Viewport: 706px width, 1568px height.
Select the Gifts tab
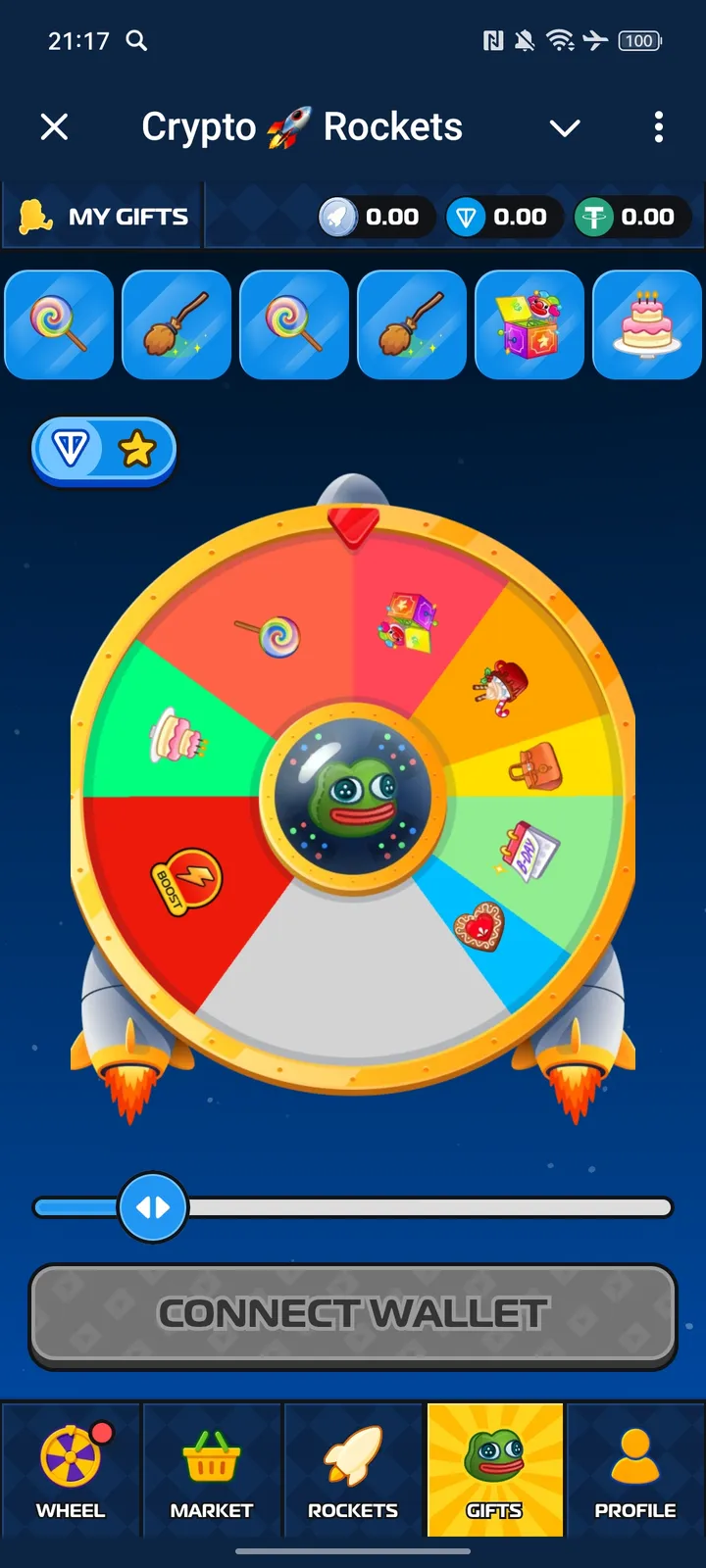pyautogui.click(x=494, y=1470)
